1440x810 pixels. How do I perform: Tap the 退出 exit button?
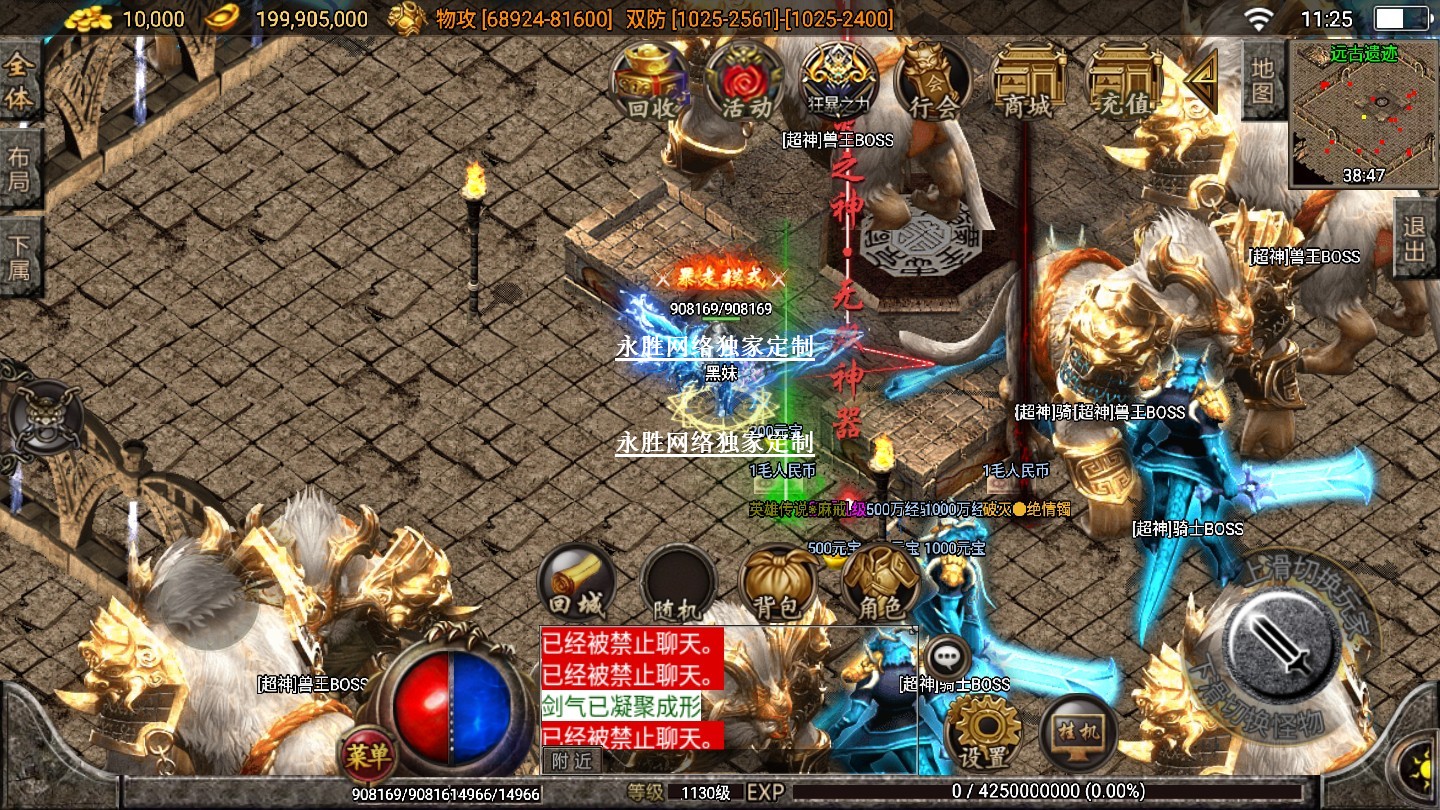click(x=1415, y=238)
